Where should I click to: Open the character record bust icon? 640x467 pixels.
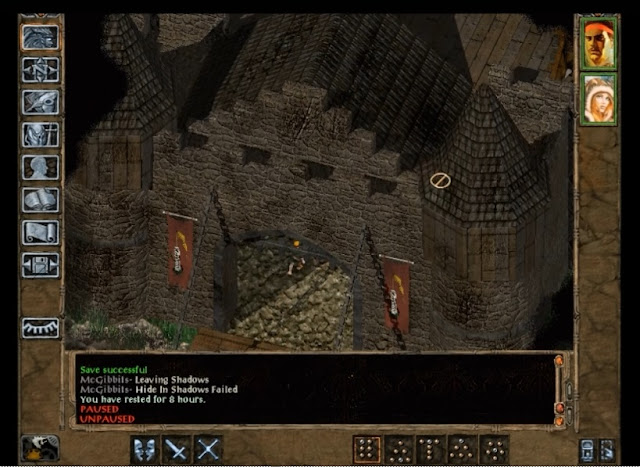(x=41, y=167)
